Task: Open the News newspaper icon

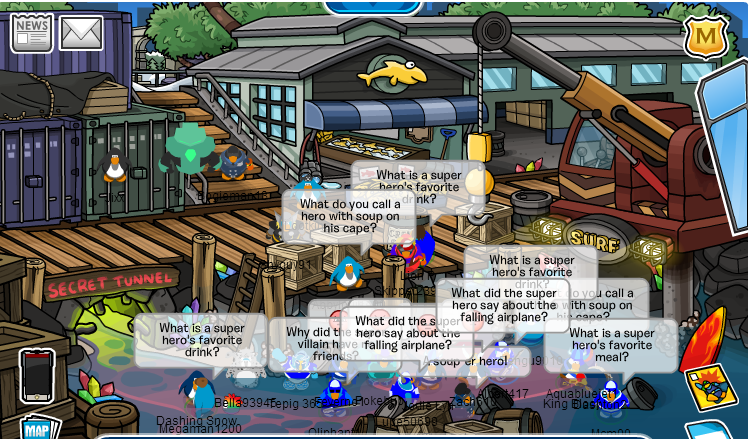Action: coord(31,33)
